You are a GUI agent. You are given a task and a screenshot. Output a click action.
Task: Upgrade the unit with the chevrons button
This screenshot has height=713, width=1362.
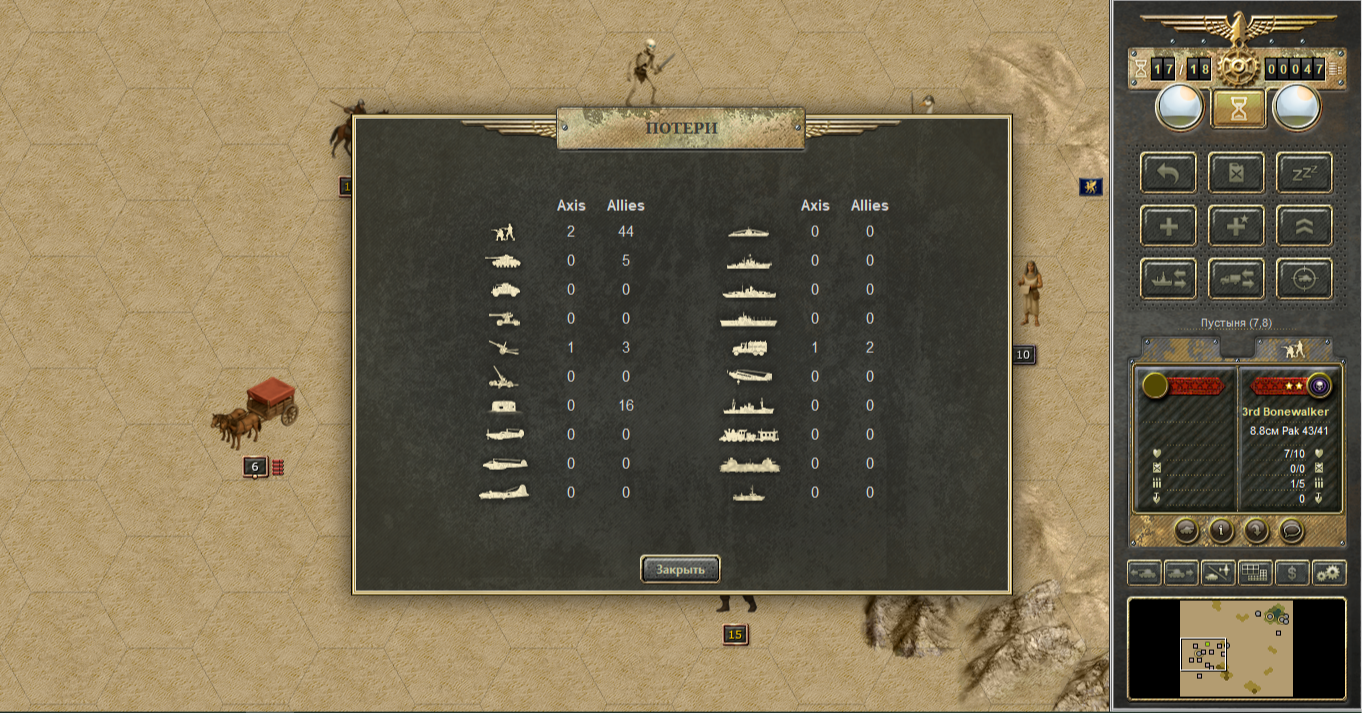click(x=1304, y=226)
